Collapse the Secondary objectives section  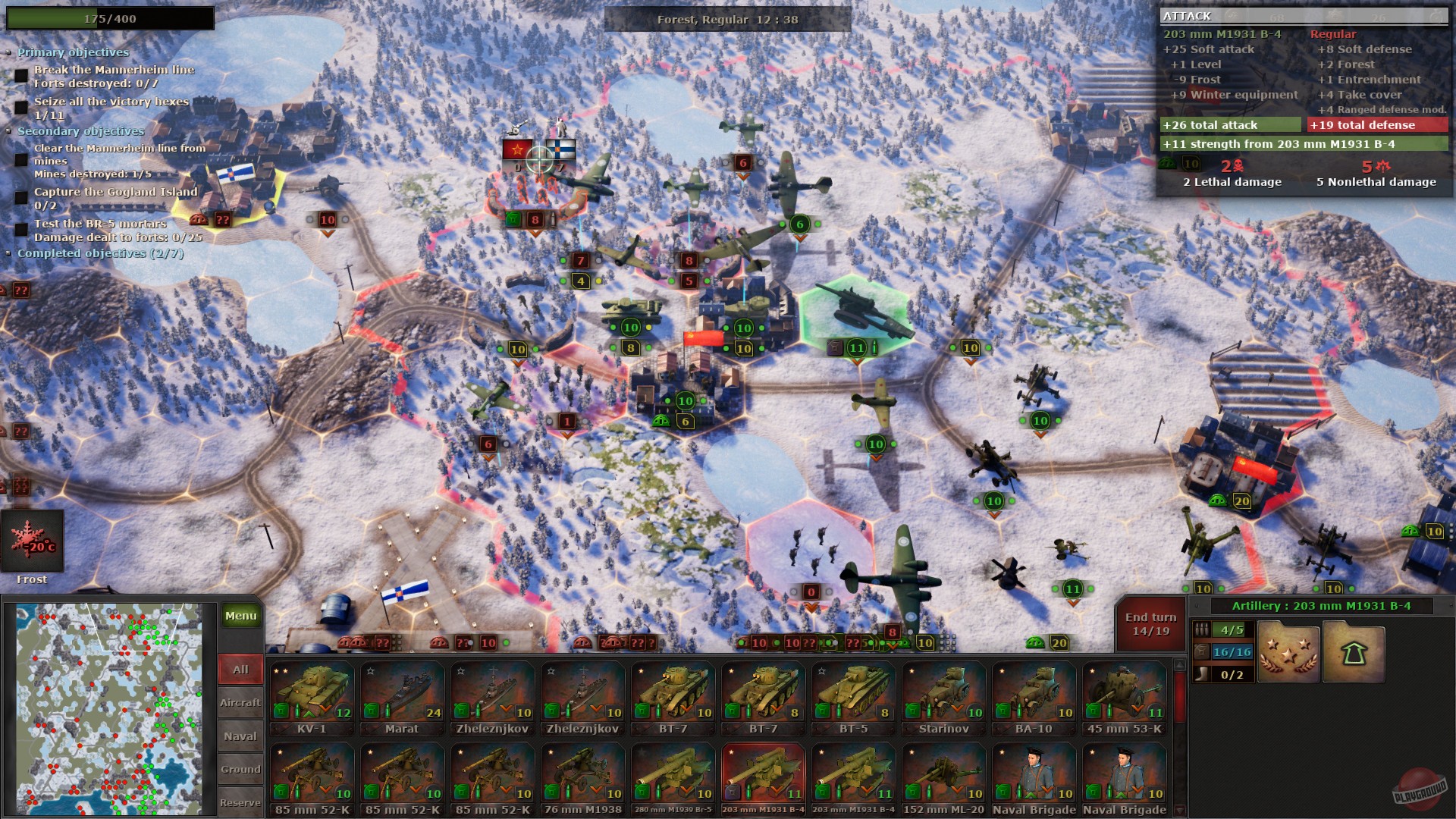click(10, 131)
